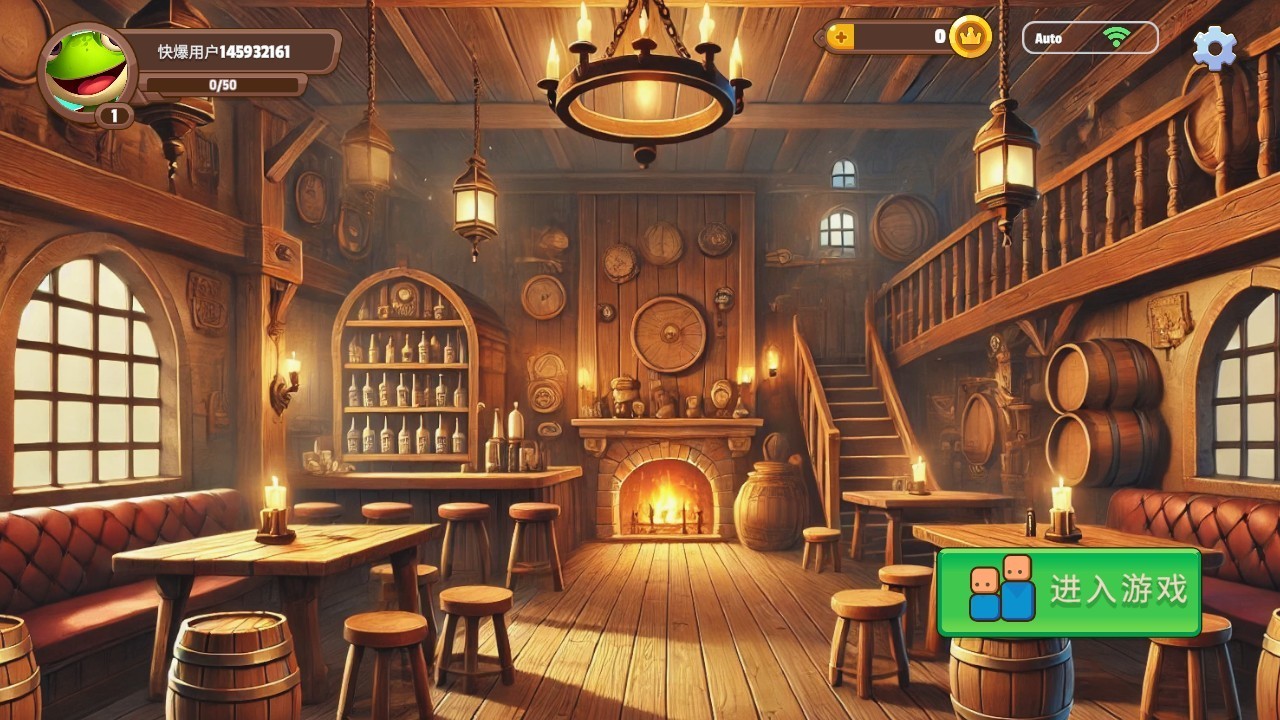Tap the frog player avatar
This screenshot has height=720, width=1280.
86,69
